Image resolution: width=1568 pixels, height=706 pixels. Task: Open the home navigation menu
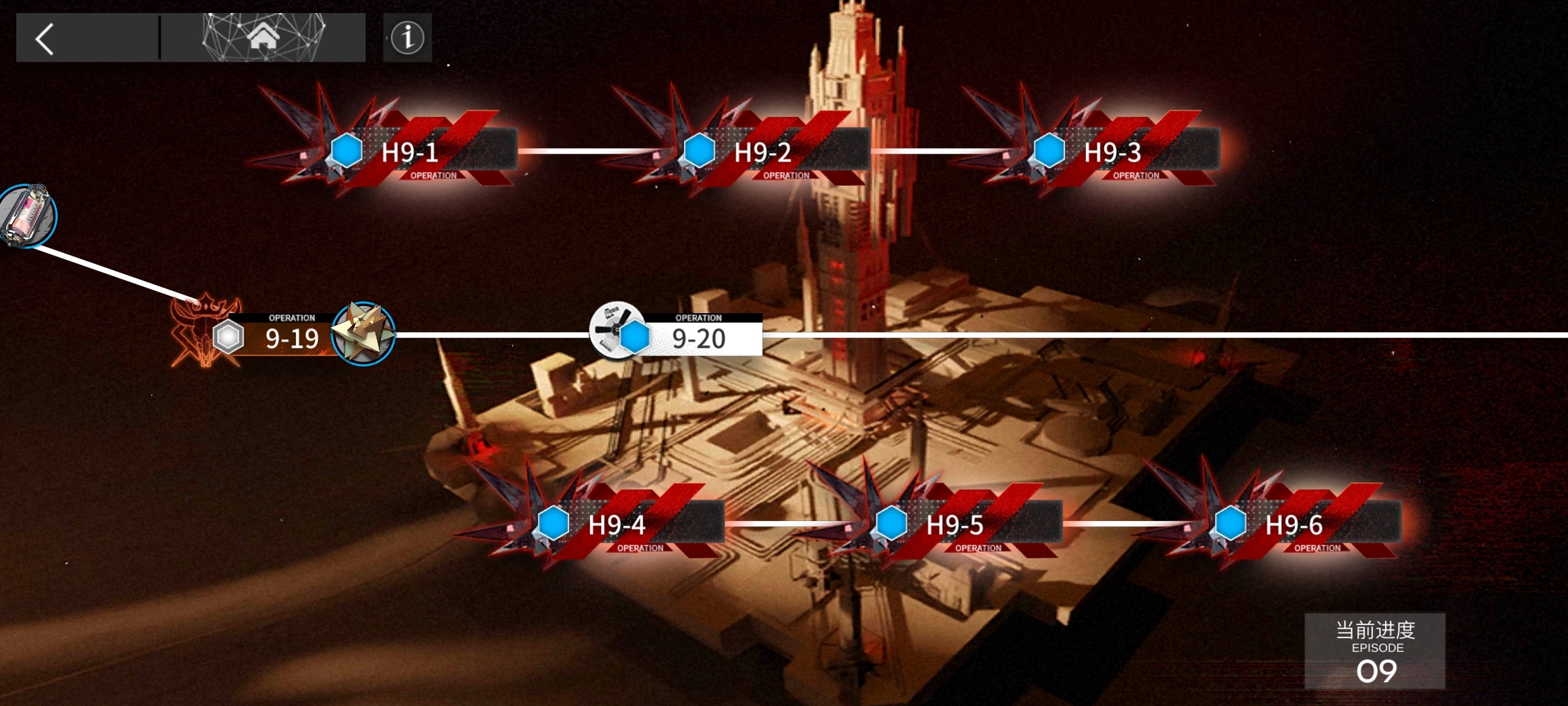[x=263, y=37]
